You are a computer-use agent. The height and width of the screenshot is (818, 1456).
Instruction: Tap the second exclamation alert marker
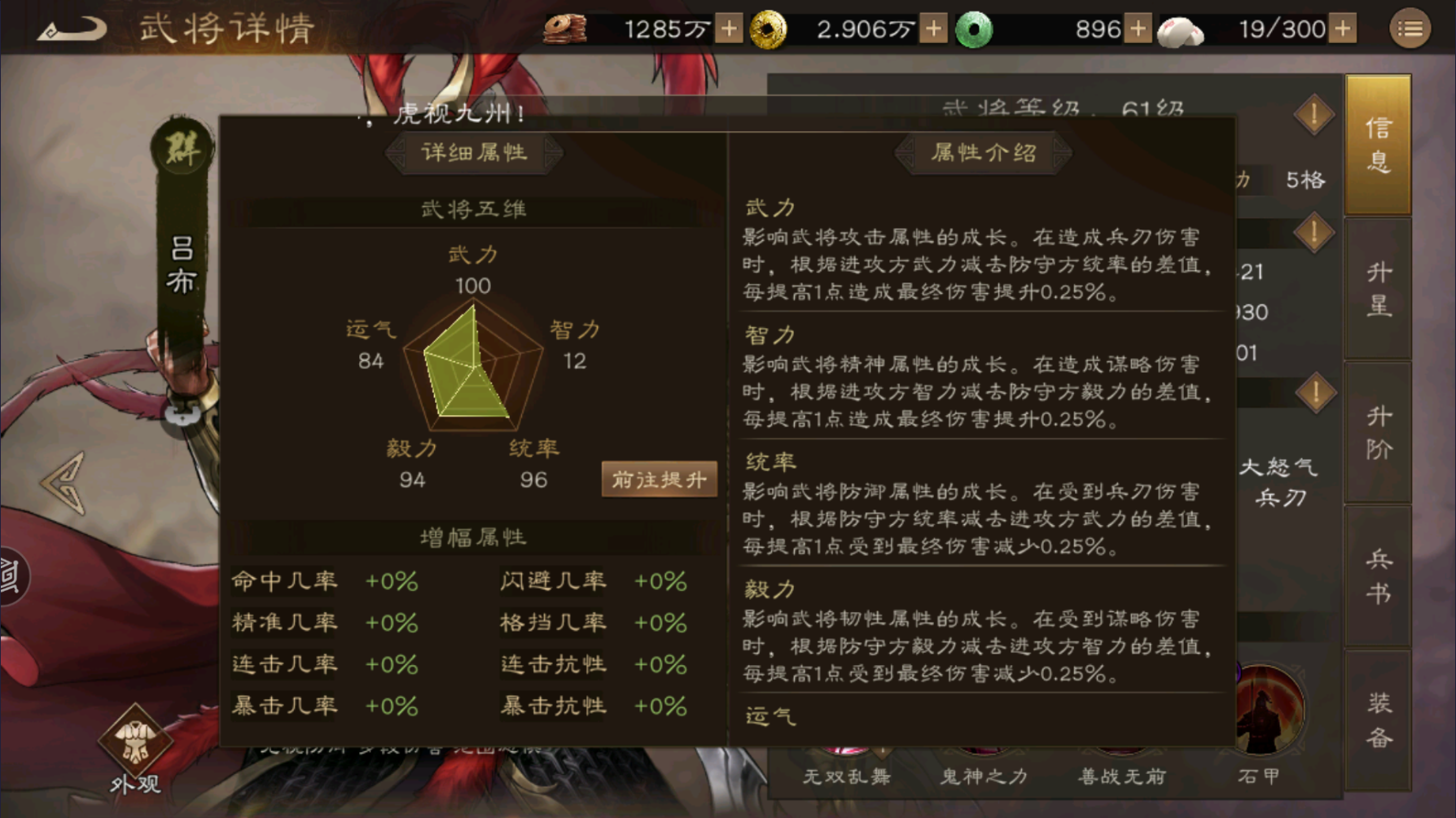(1313, 233)
